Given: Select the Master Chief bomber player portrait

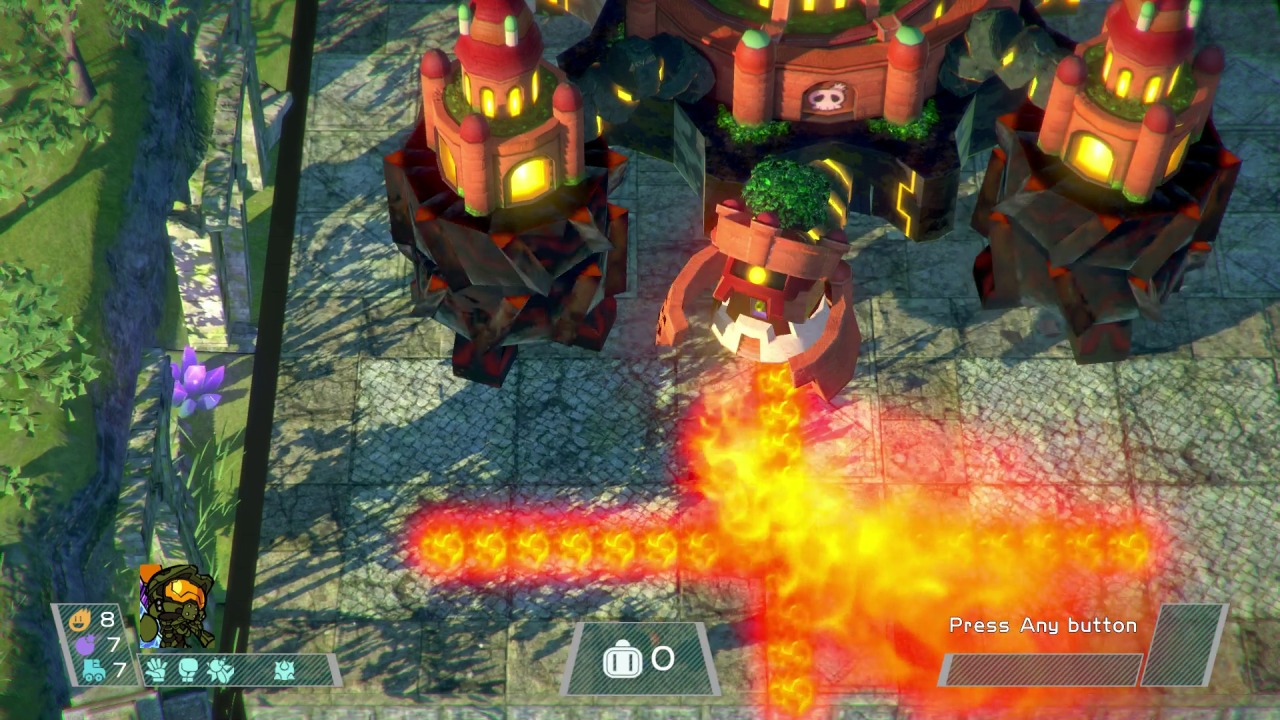Looking at the screenshot, I should (x=176, y=605).
